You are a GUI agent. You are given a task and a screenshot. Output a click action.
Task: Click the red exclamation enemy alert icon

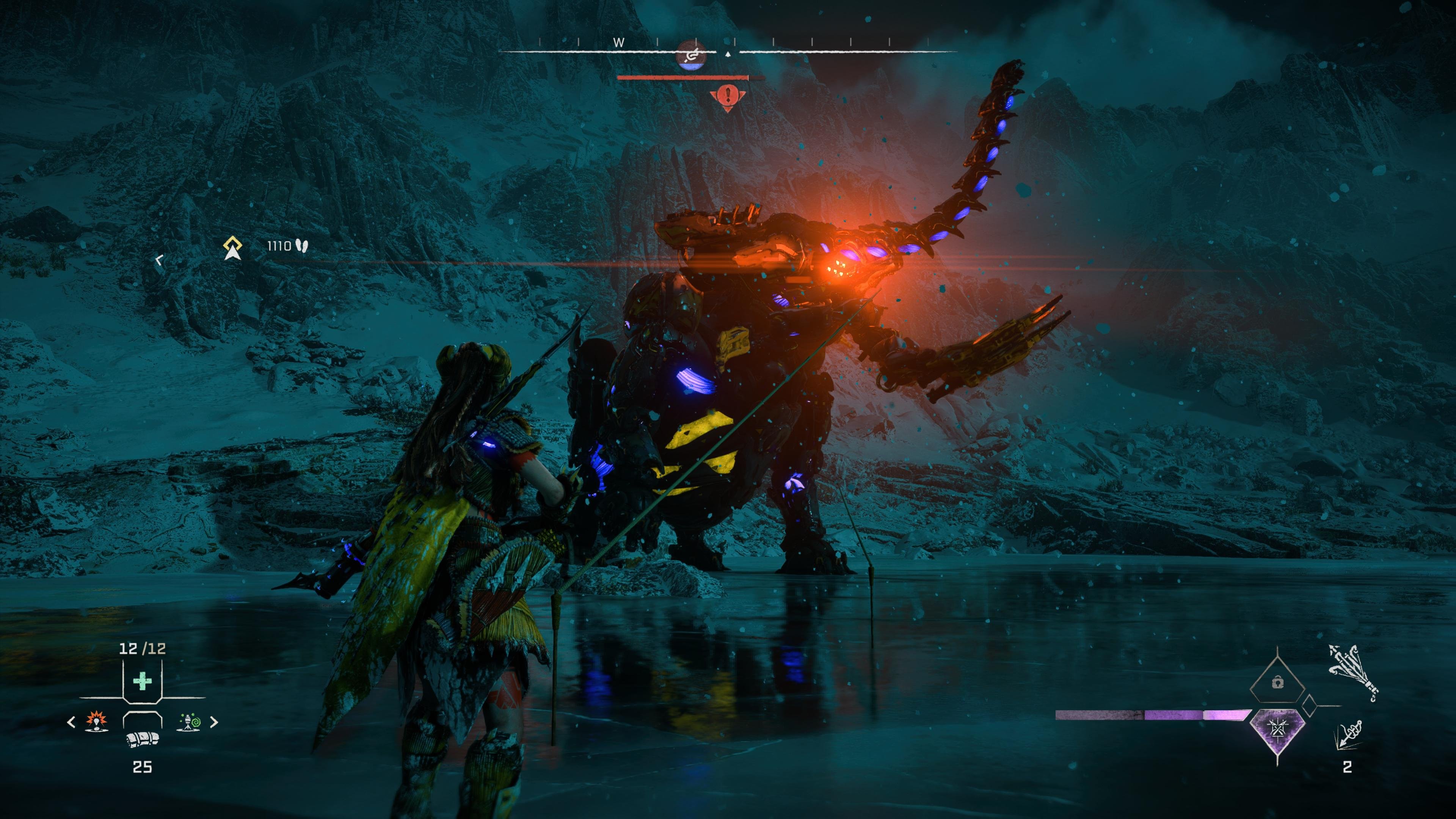coord(728,96)
